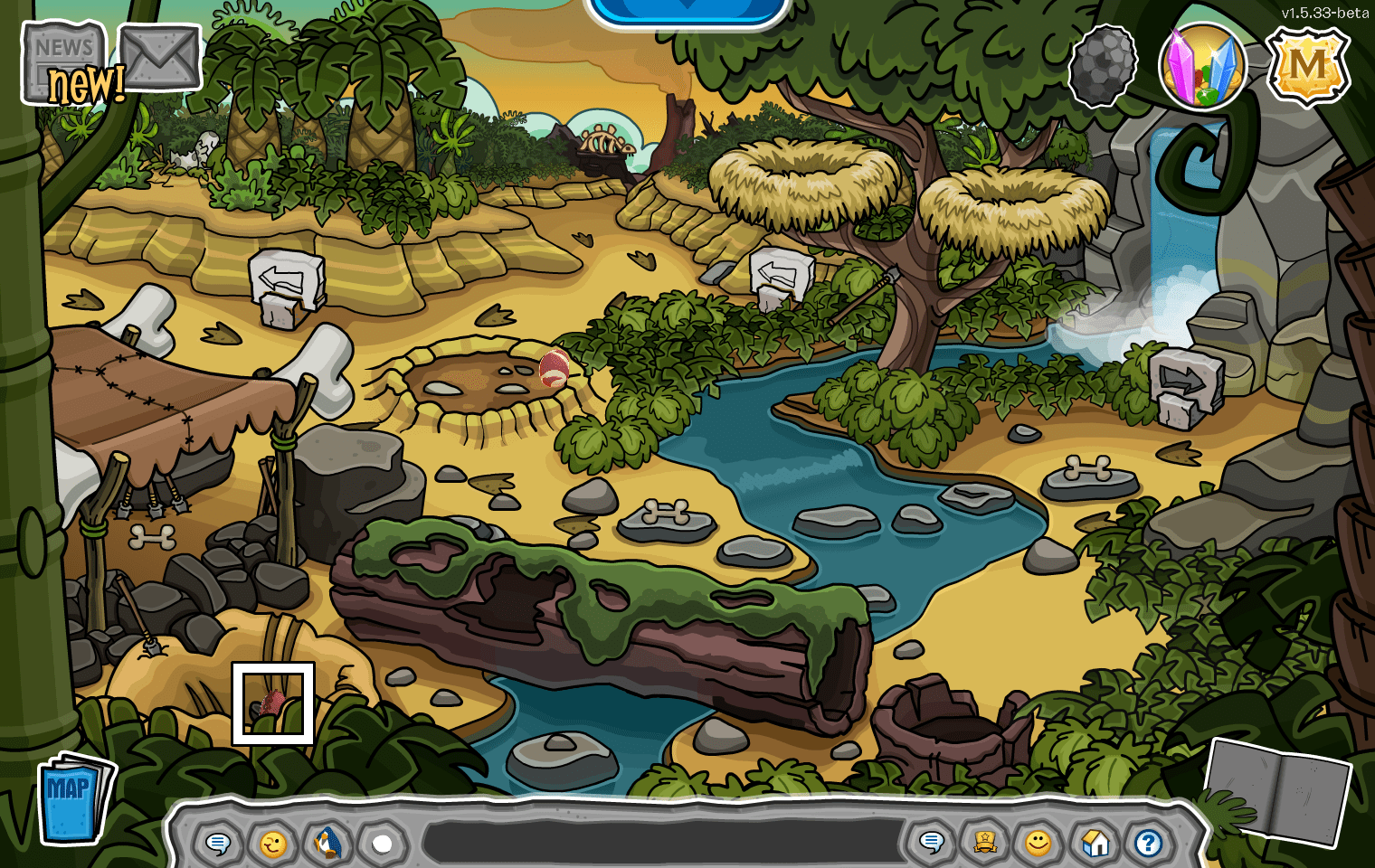Open help with the question mark icon
The width and height of the screenshot is (1375, 868).
click(1149, 843)
